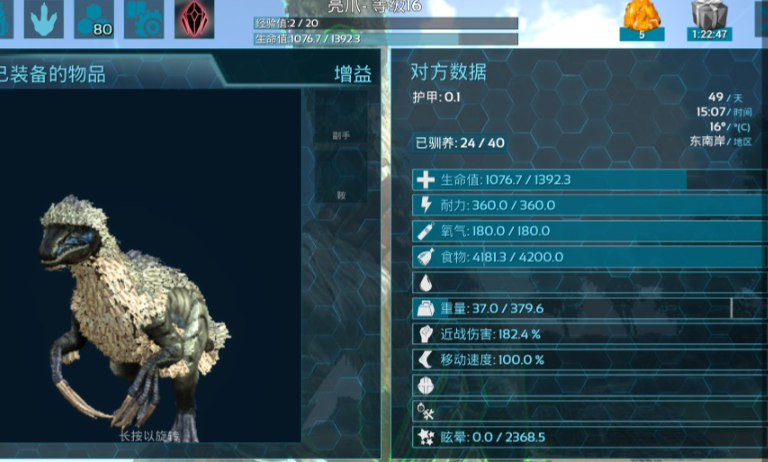This screenshot has height=462, width=768.
Task: Tap the red crystal icon
Action: [x=195, y=17]
